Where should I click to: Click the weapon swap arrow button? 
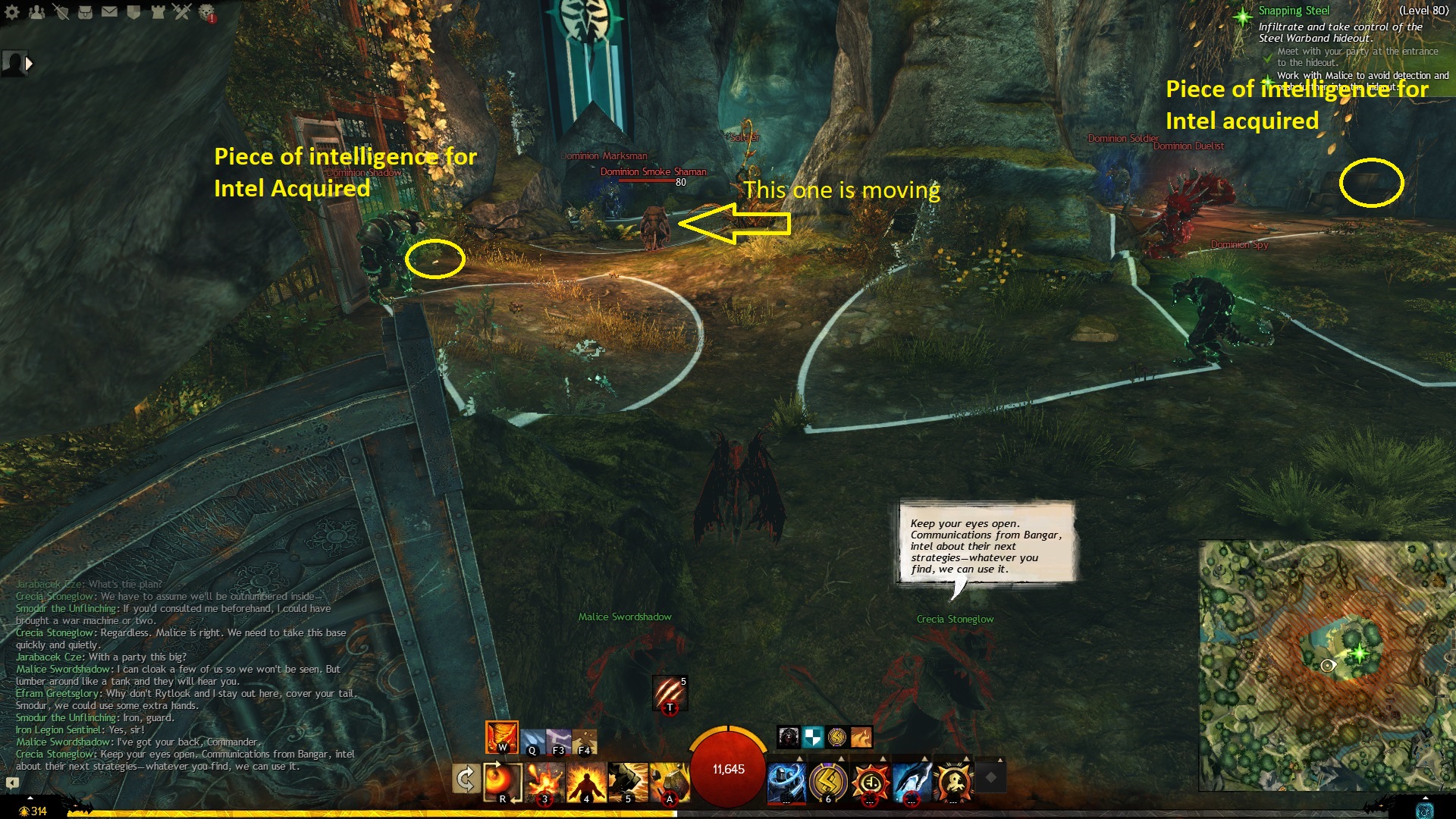pyautogui.click(x=465, y=779)
